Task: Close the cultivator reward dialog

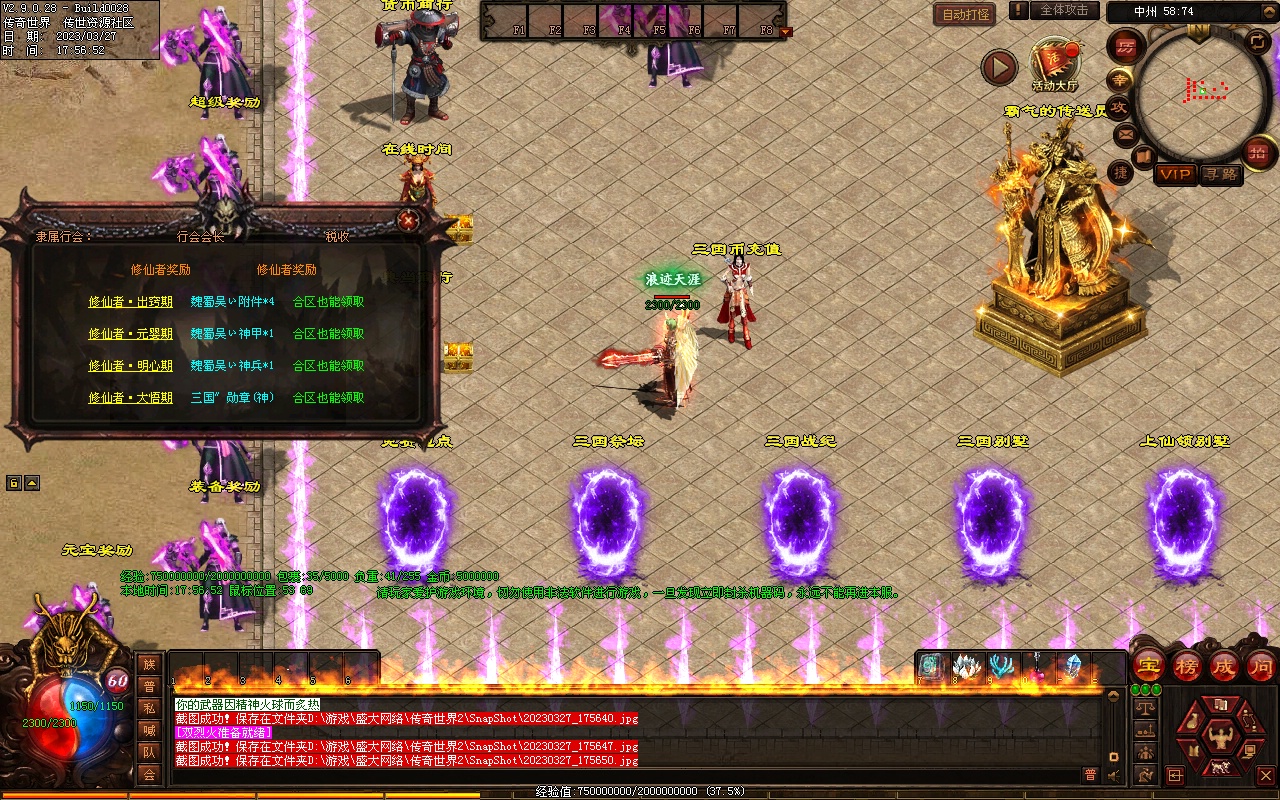Action: pos(407,220)
